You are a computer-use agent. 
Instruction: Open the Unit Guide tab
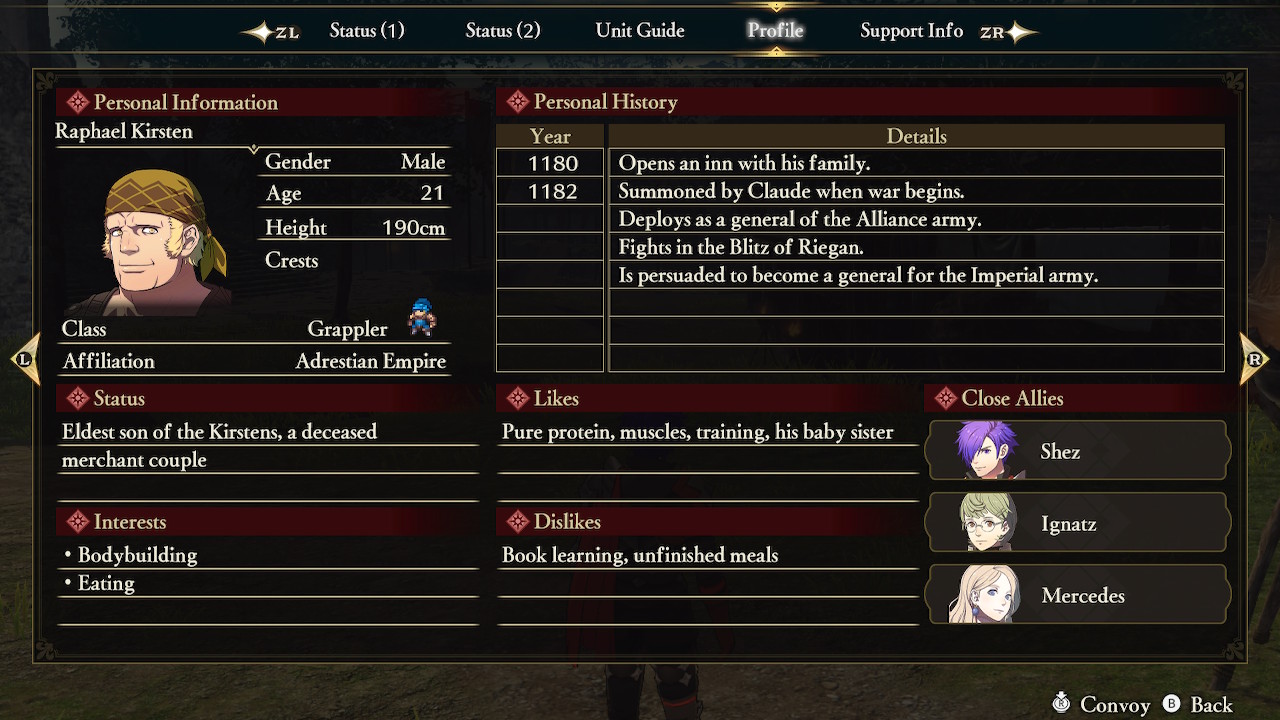point(640,30)
